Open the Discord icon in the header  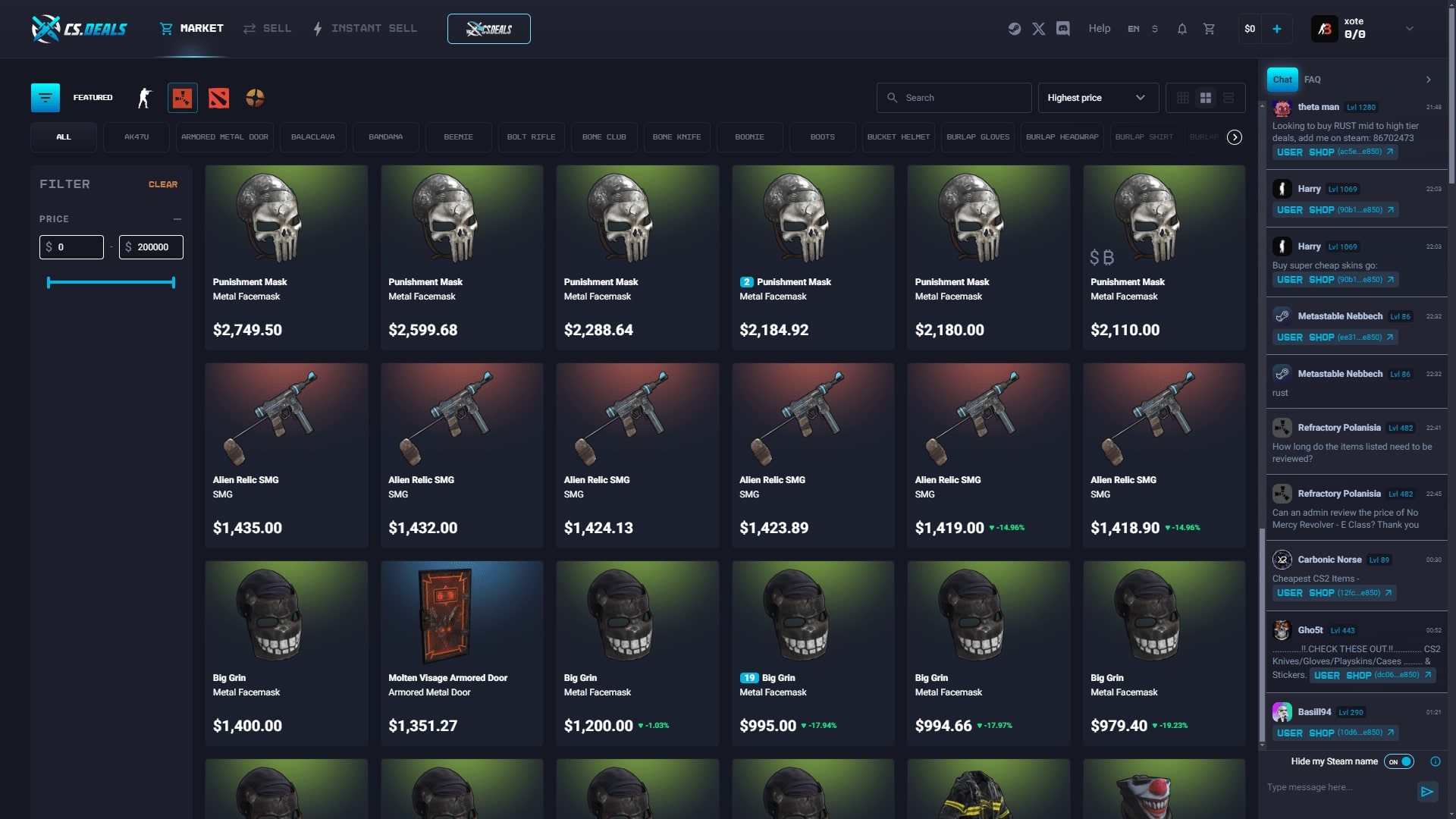click(1063, 28)
